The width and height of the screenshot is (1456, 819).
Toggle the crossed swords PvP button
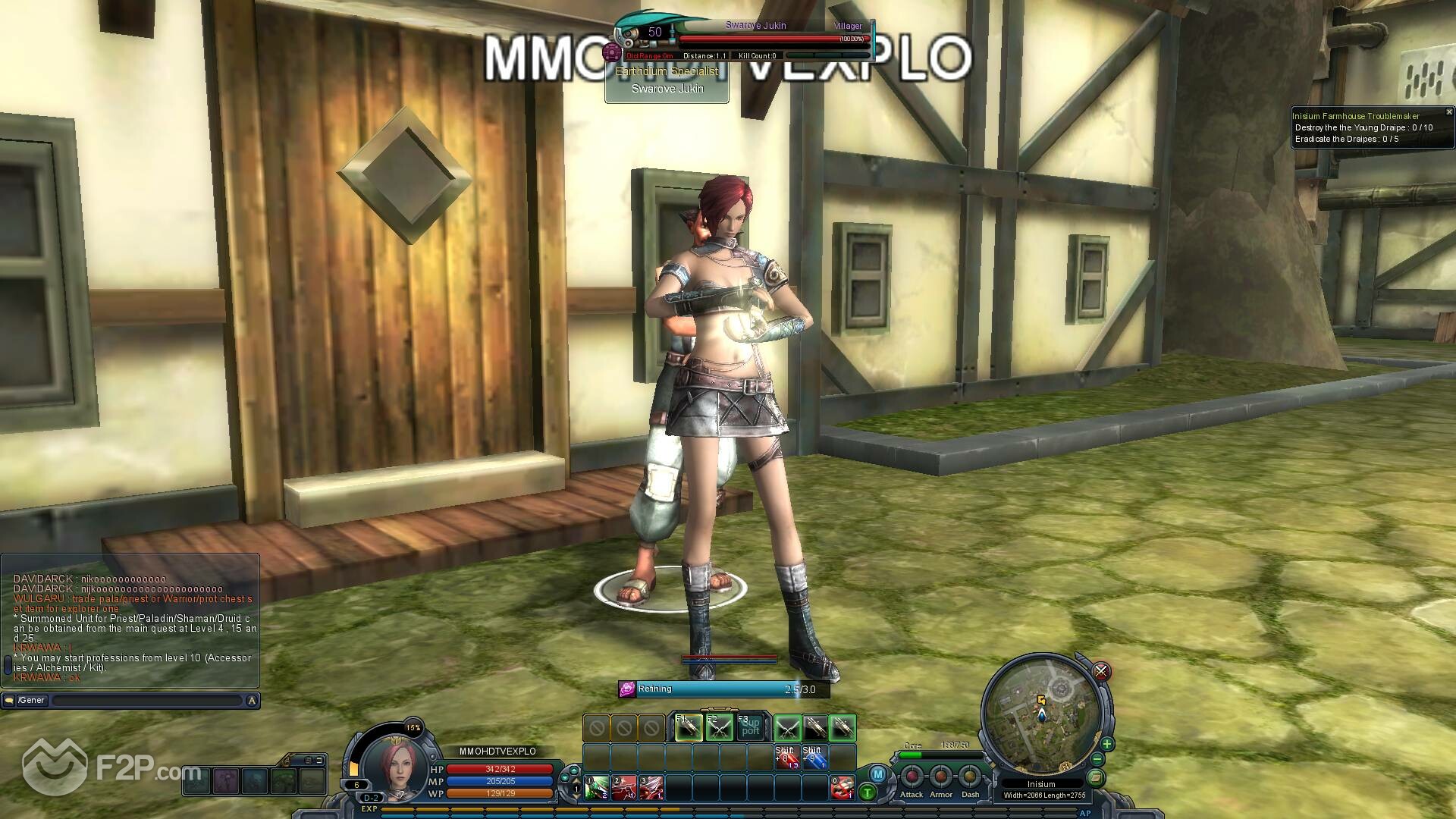point(1101,671)
